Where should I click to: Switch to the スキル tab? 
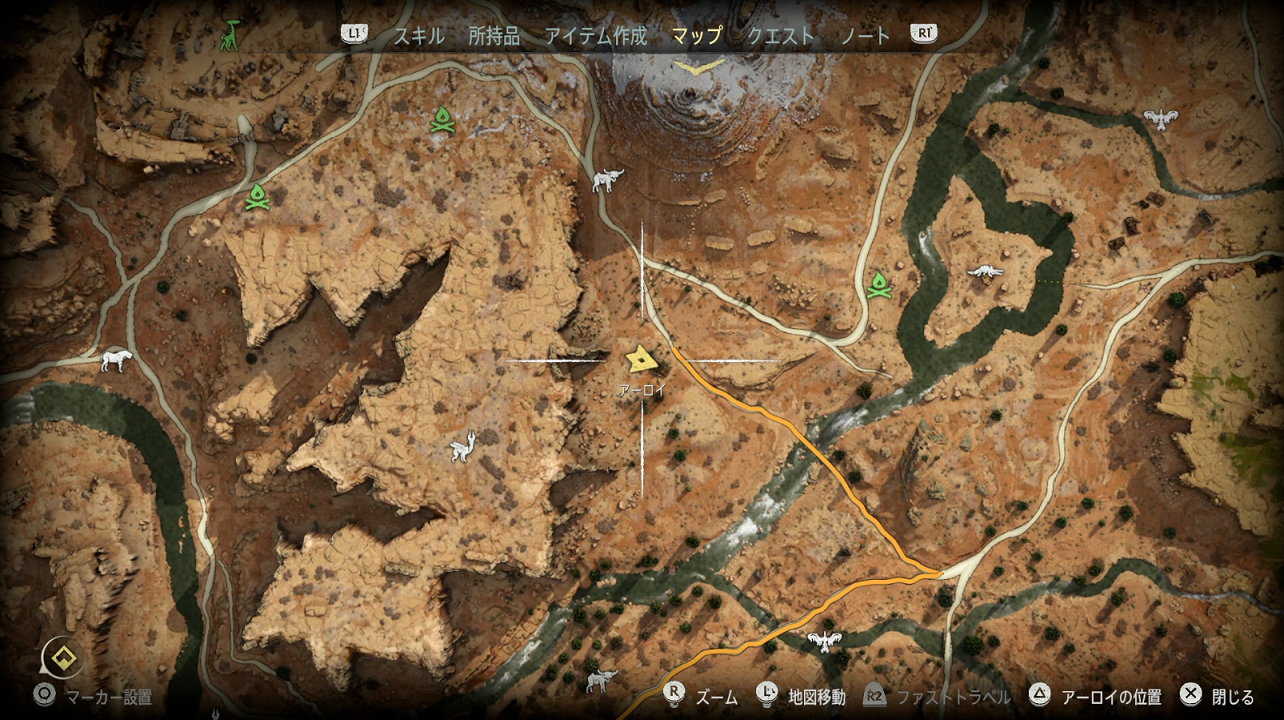tap(419, 36)
